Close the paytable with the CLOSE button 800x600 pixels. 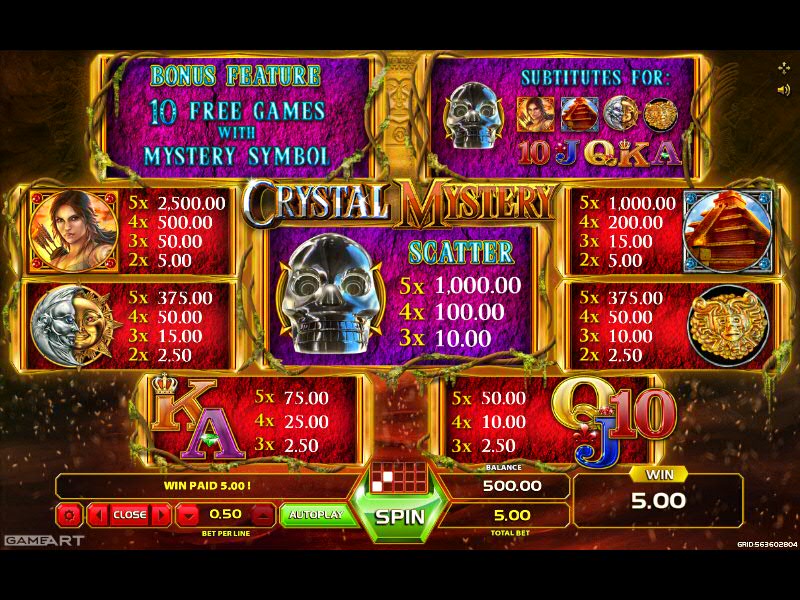pyautogui.click(x=129, y=515)
